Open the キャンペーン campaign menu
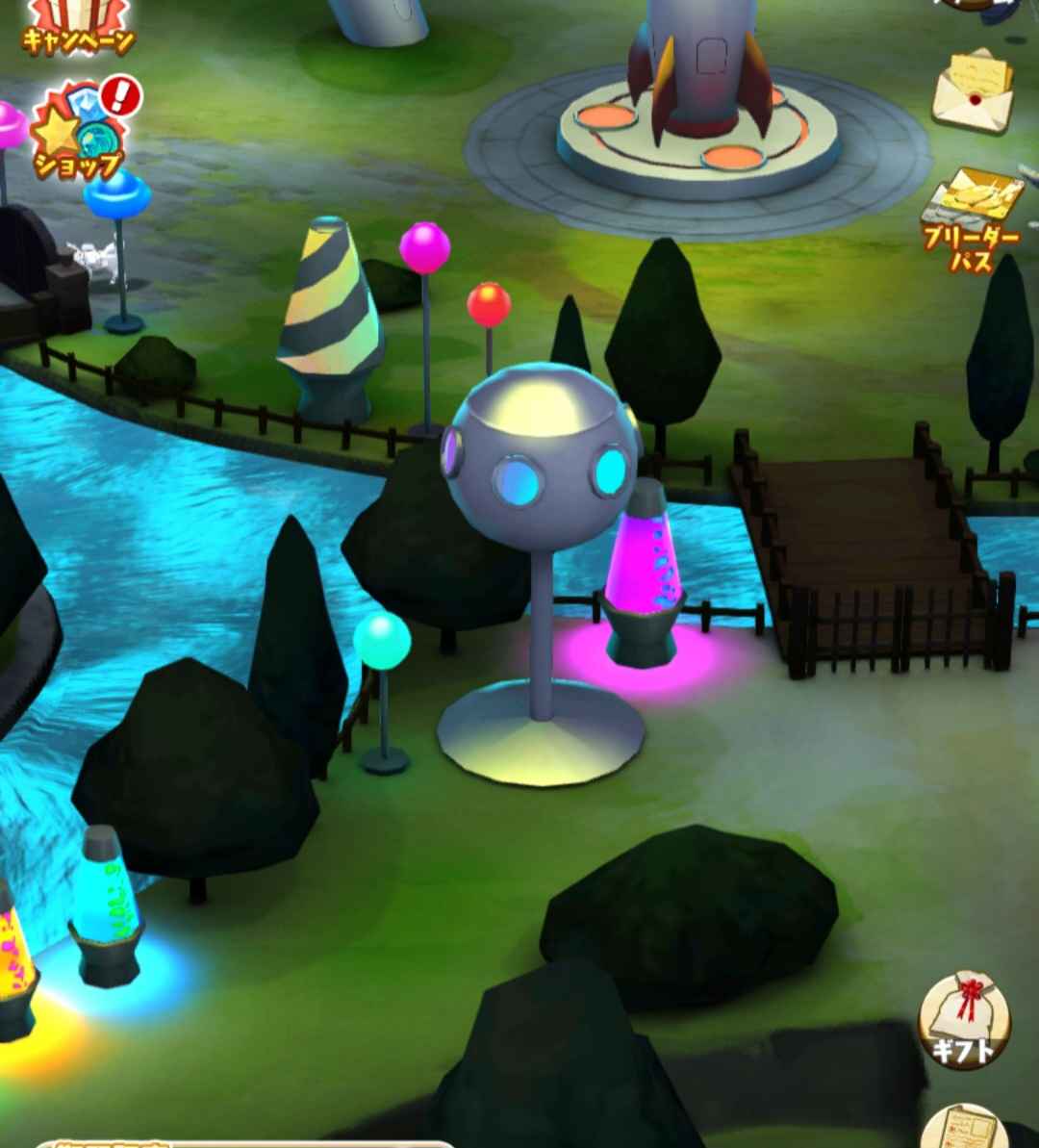The width and height of the screenshot is (1039, 1148). pos(77,25)
